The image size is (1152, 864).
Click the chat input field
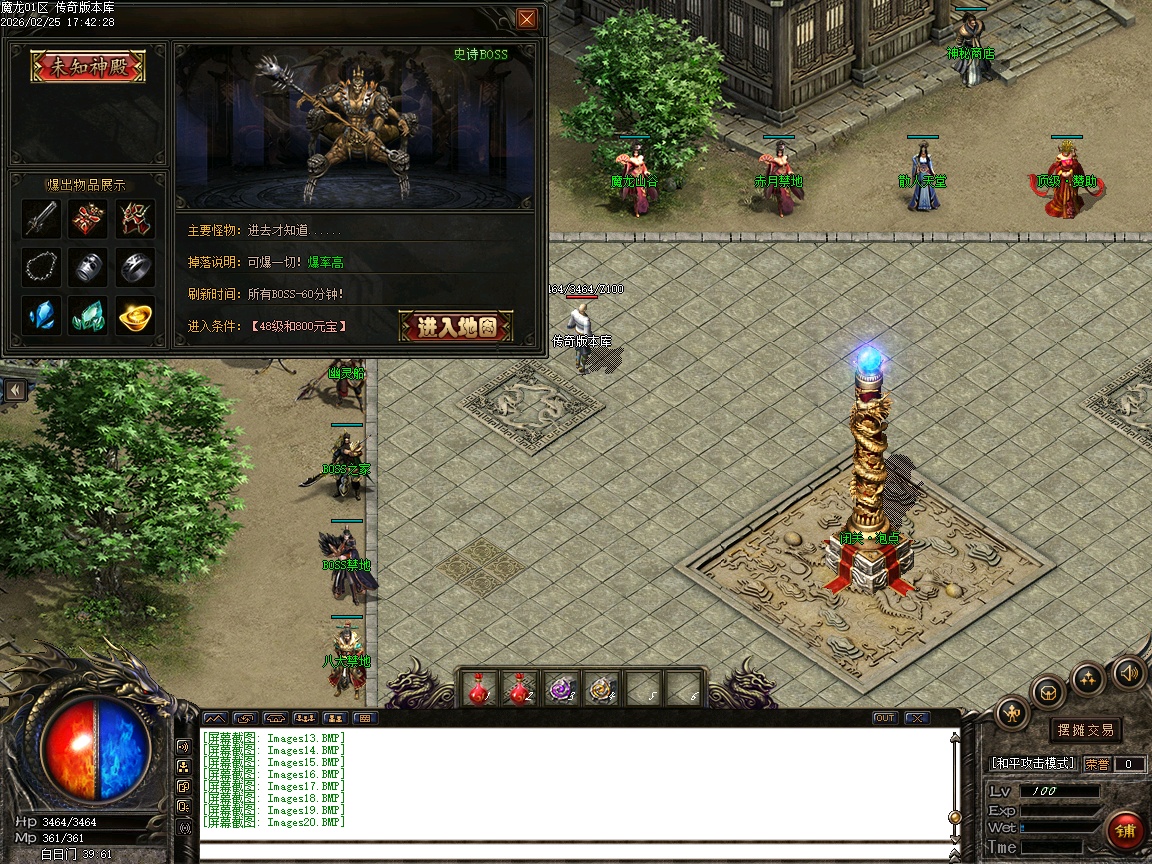click(575, 852)
